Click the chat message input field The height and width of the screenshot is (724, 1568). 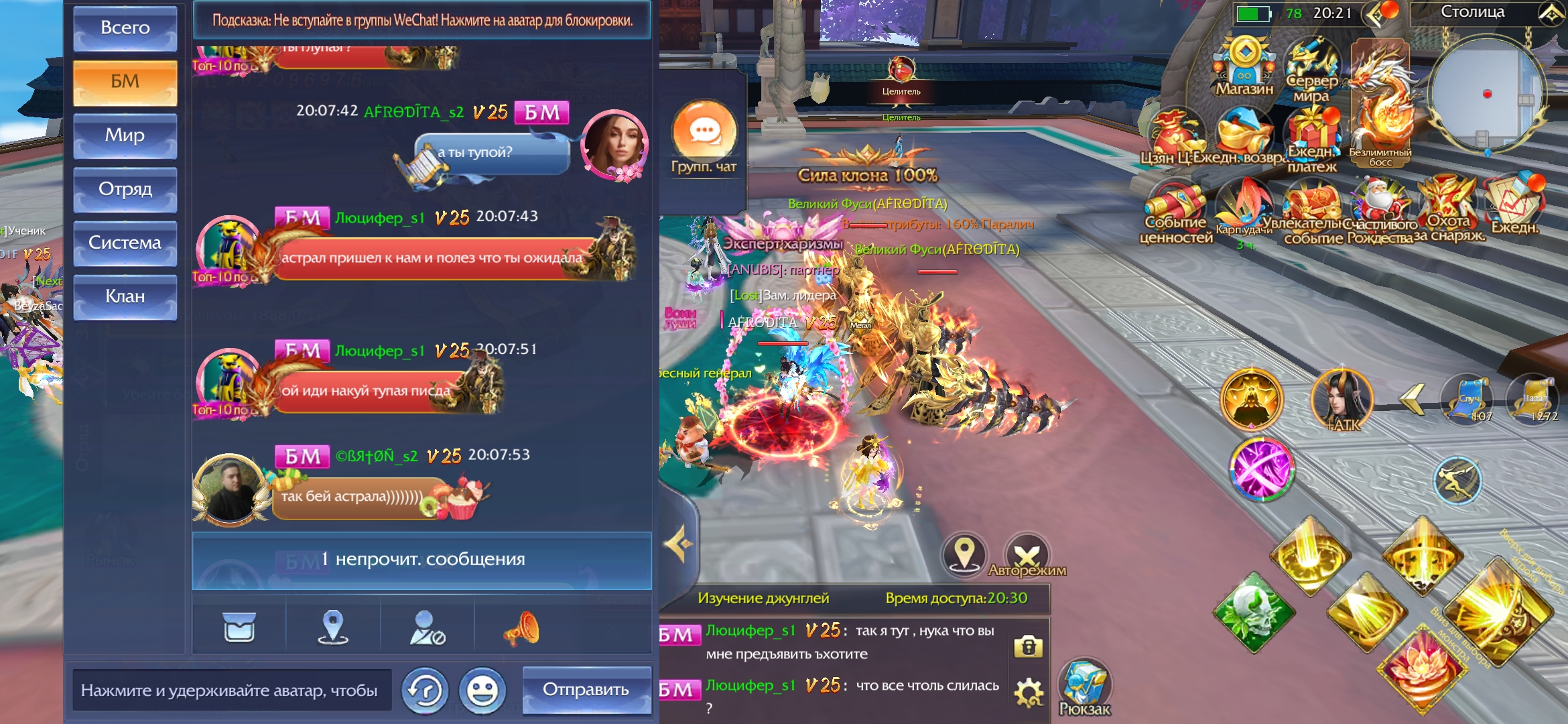(x=231, y=690)
